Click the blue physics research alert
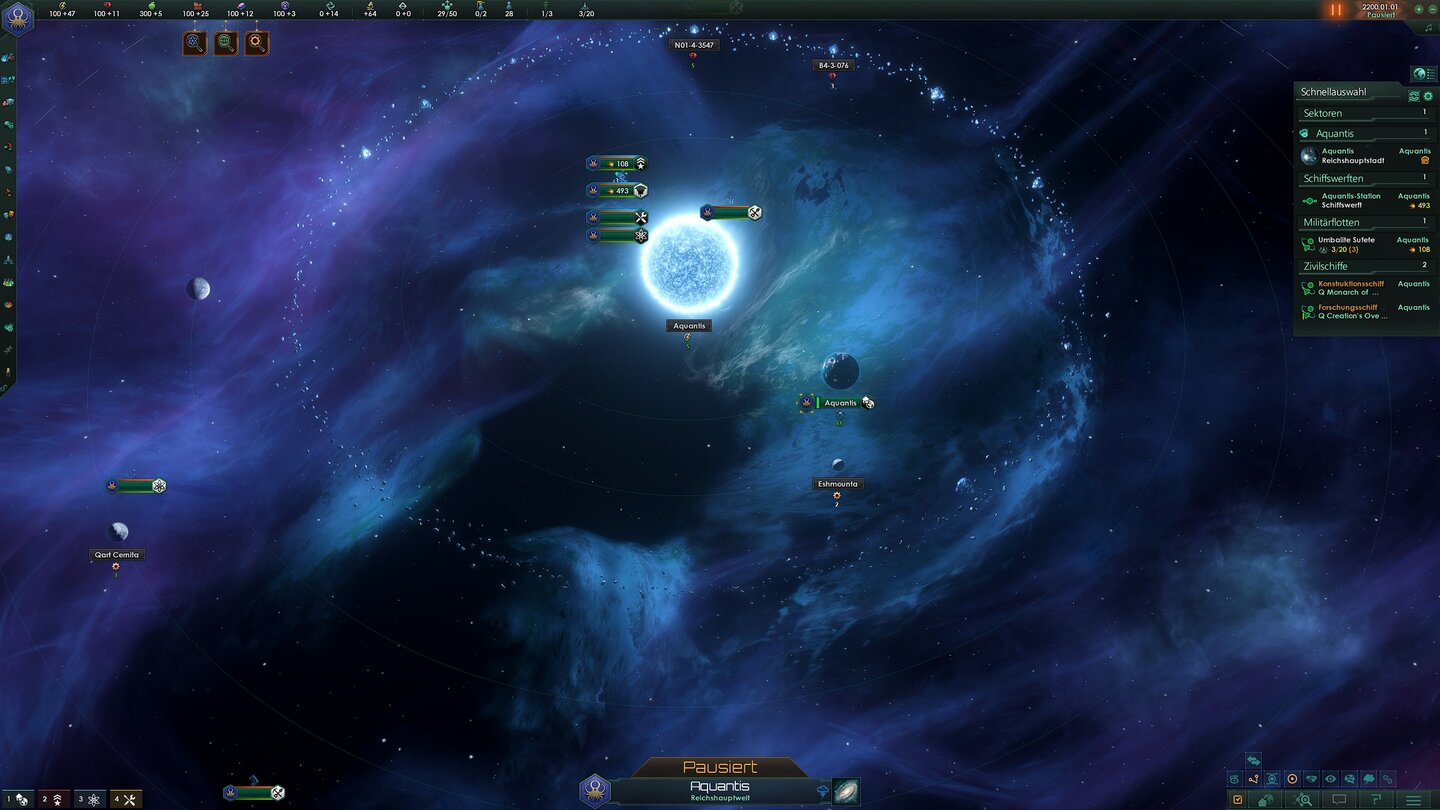The width and height of the screenshot is (1440, 810). tap(195, 43)
